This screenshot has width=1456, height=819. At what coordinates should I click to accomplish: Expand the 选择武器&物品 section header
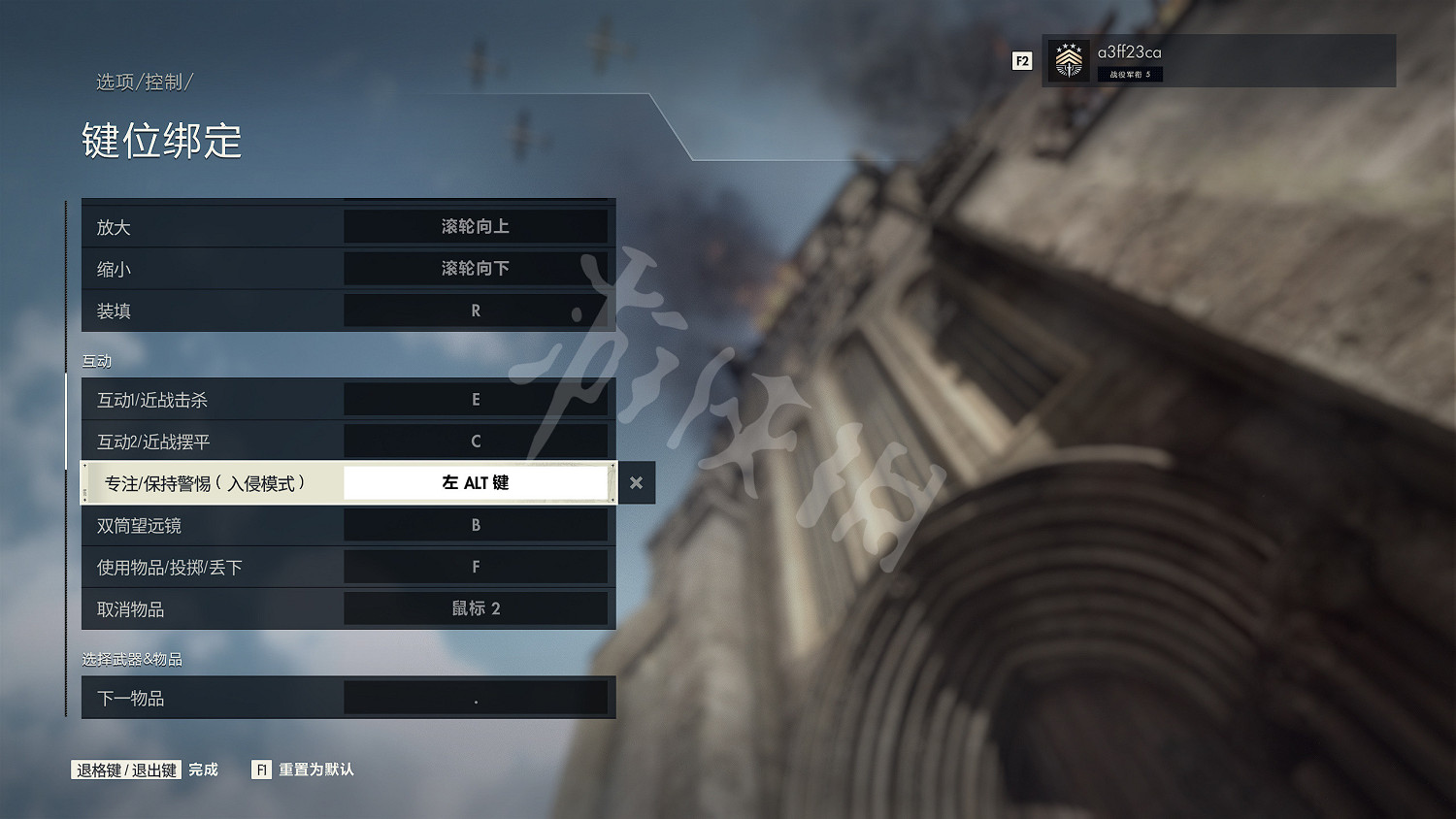point(131,658)
